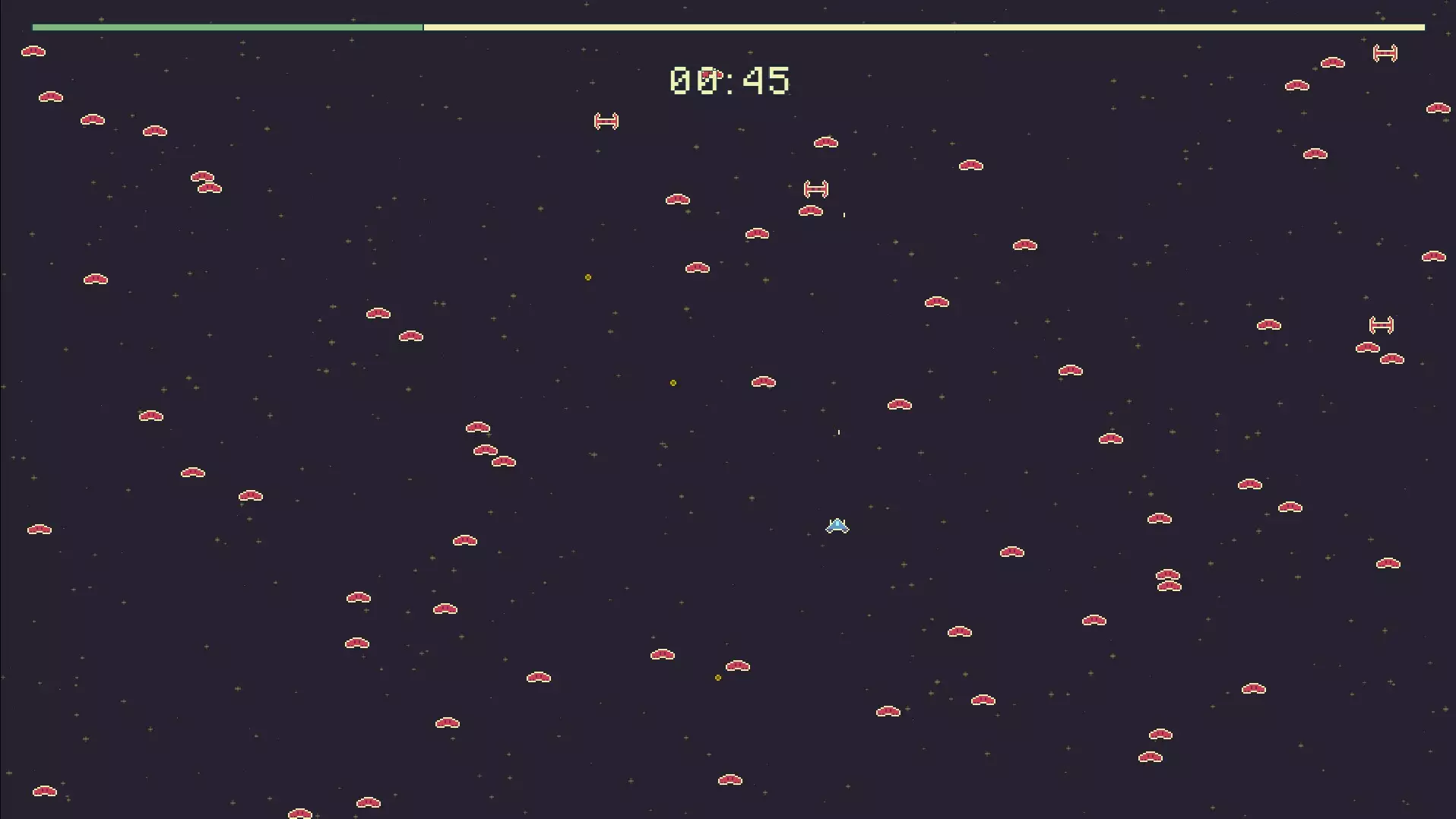Click the mushroom enemy at bottom left corner
Screen dimensions: 1456x819
[x=43, y=791]
